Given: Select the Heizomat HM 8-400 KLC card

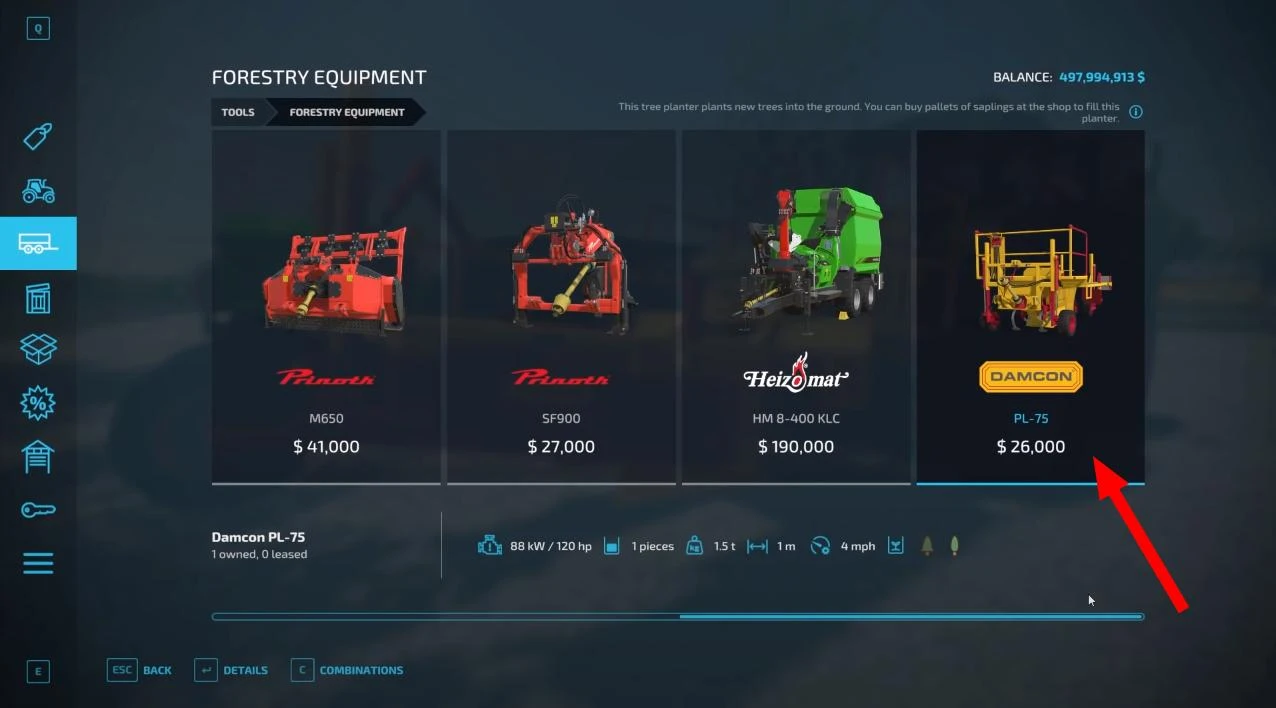Looking at the screenshot, I should pos(796,306).
